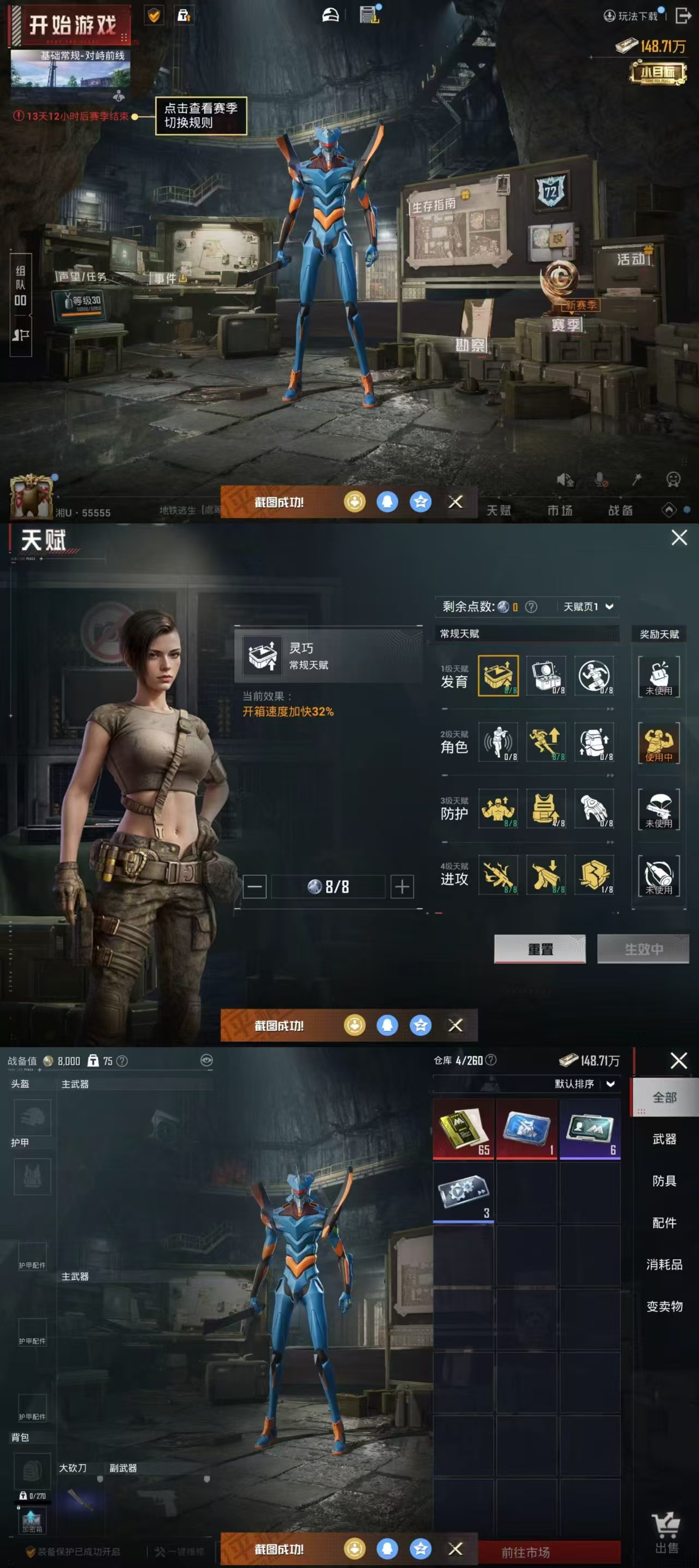The height and width of the screenshot is (1568, 699).
Task: Click the 前往市场 go to market button
Action: [525, 1552]
